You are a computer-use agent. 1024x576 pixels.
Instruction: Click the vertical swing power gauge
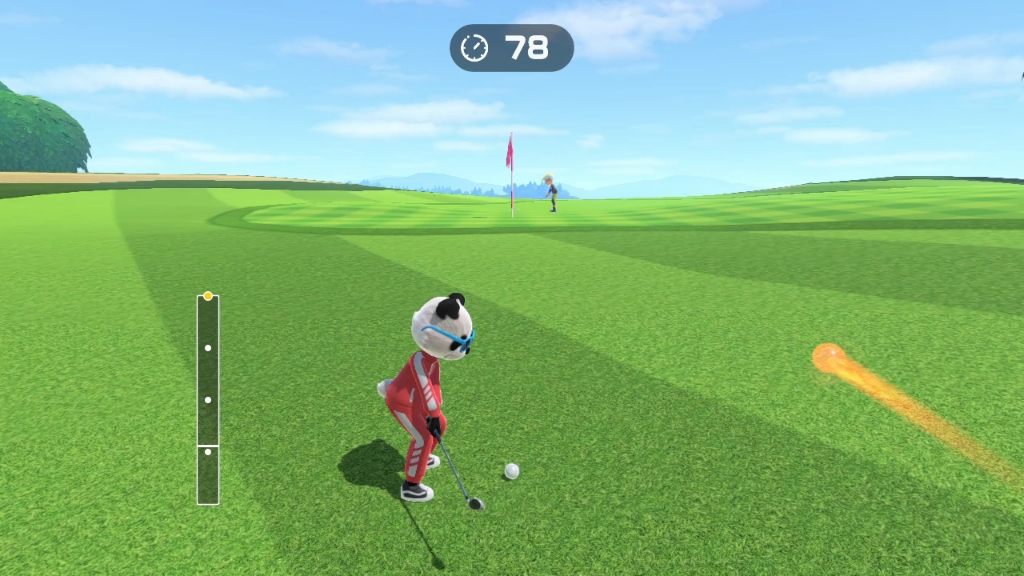coord(208,399)
